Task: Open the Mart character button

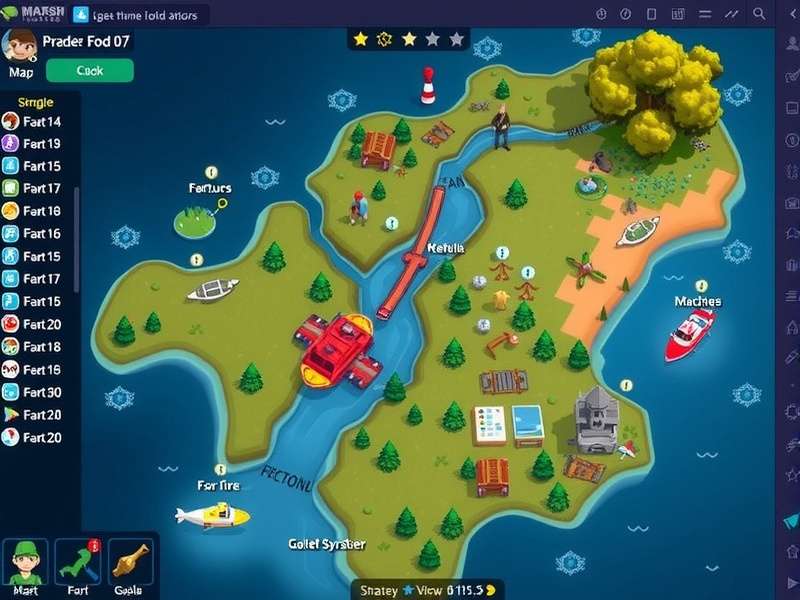Action: [x=24, y=567]
